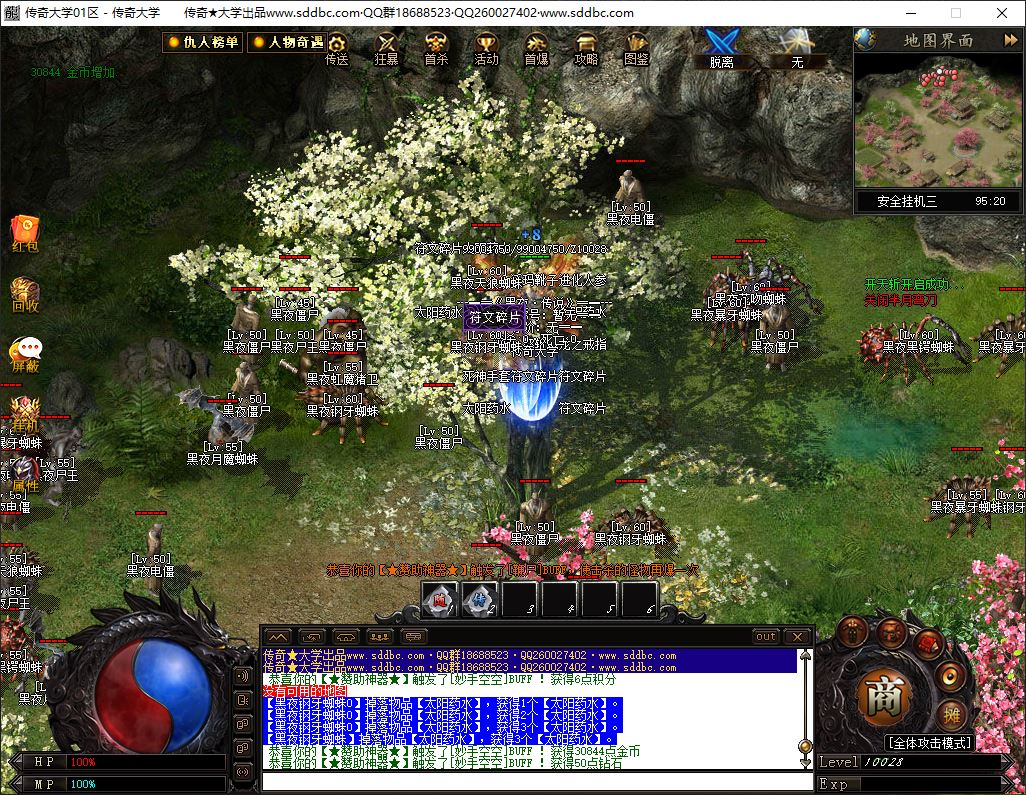Screen dimensions: 1026x795
Task: Open the 仇人榜单 enemy ranking list
Action: tap(203, 42)
